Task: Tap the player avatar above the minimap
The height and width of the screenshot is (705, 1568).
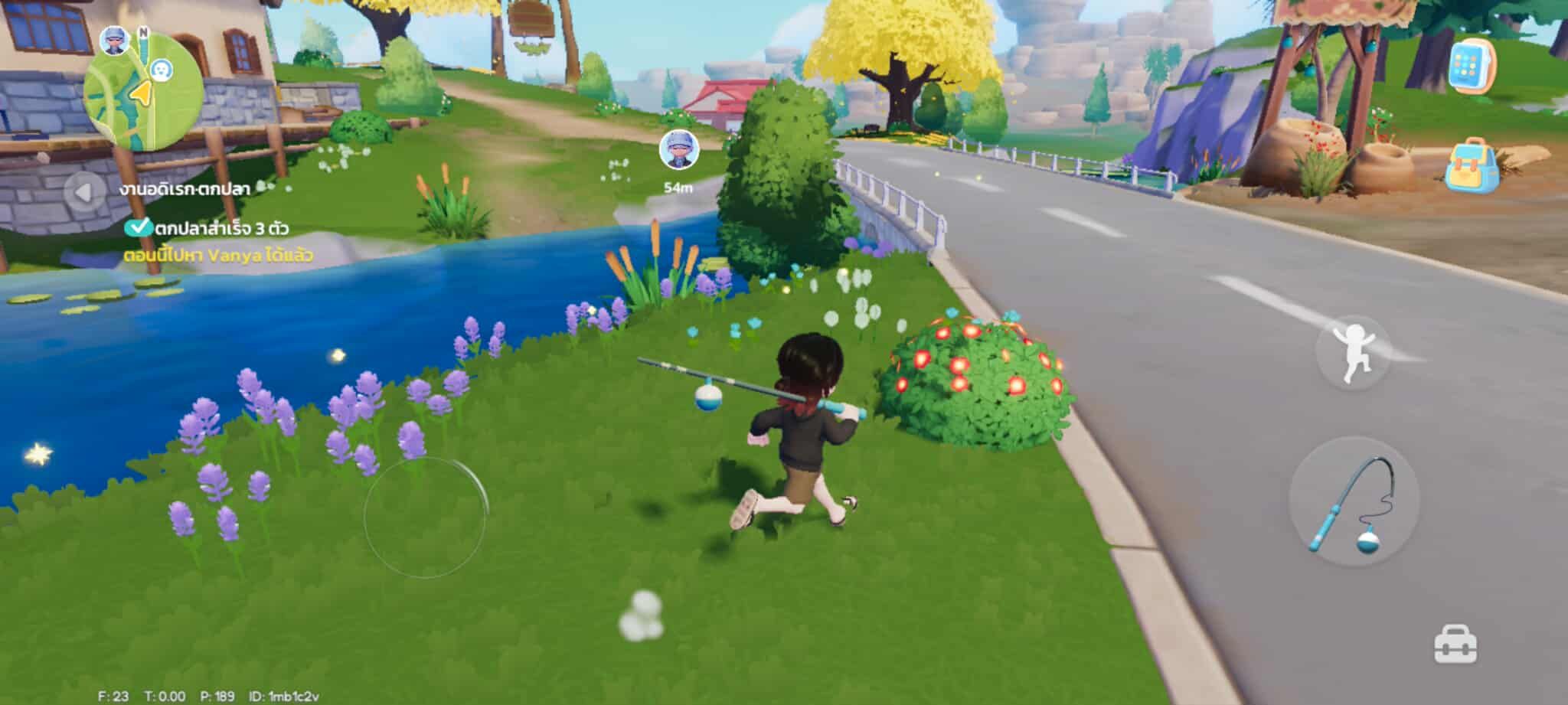Action: point(115,40)
